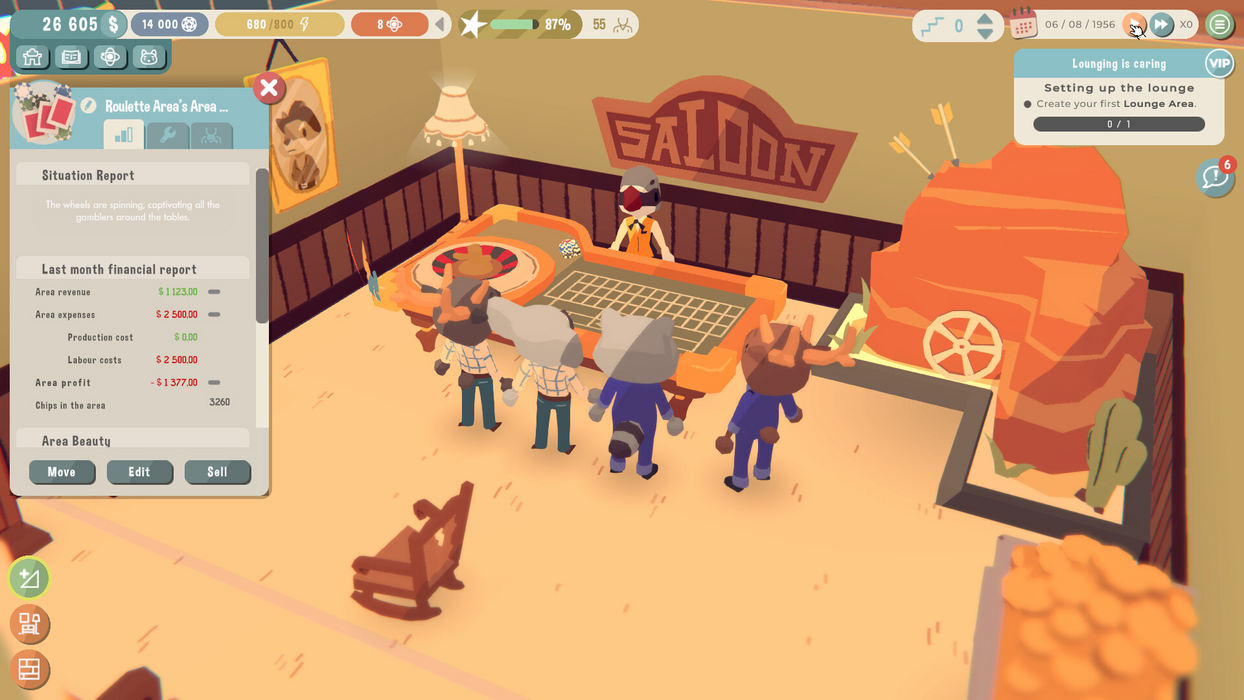Move the Roulette Area

pyautogui.click(x=61, y=472)
